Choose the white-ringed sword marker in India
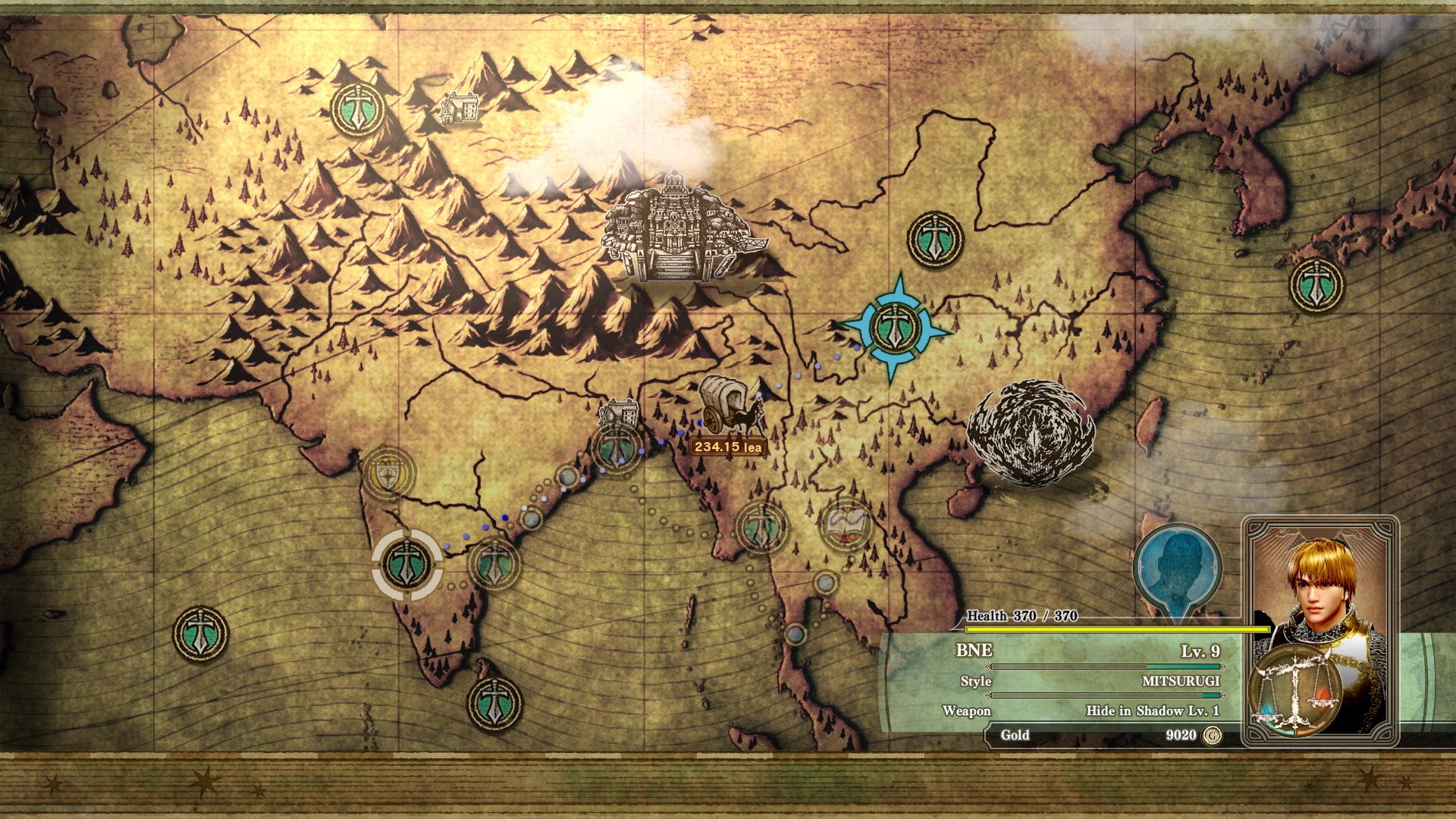 [407, 564]
